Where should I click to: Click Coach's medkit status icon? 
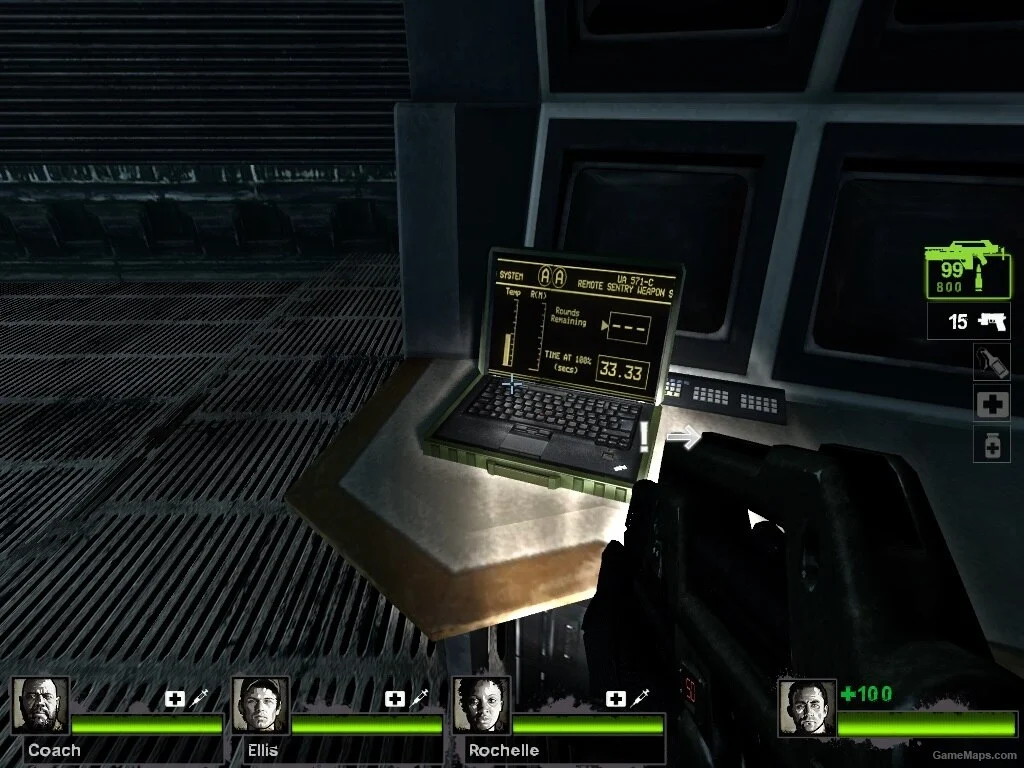coord(175,699)
